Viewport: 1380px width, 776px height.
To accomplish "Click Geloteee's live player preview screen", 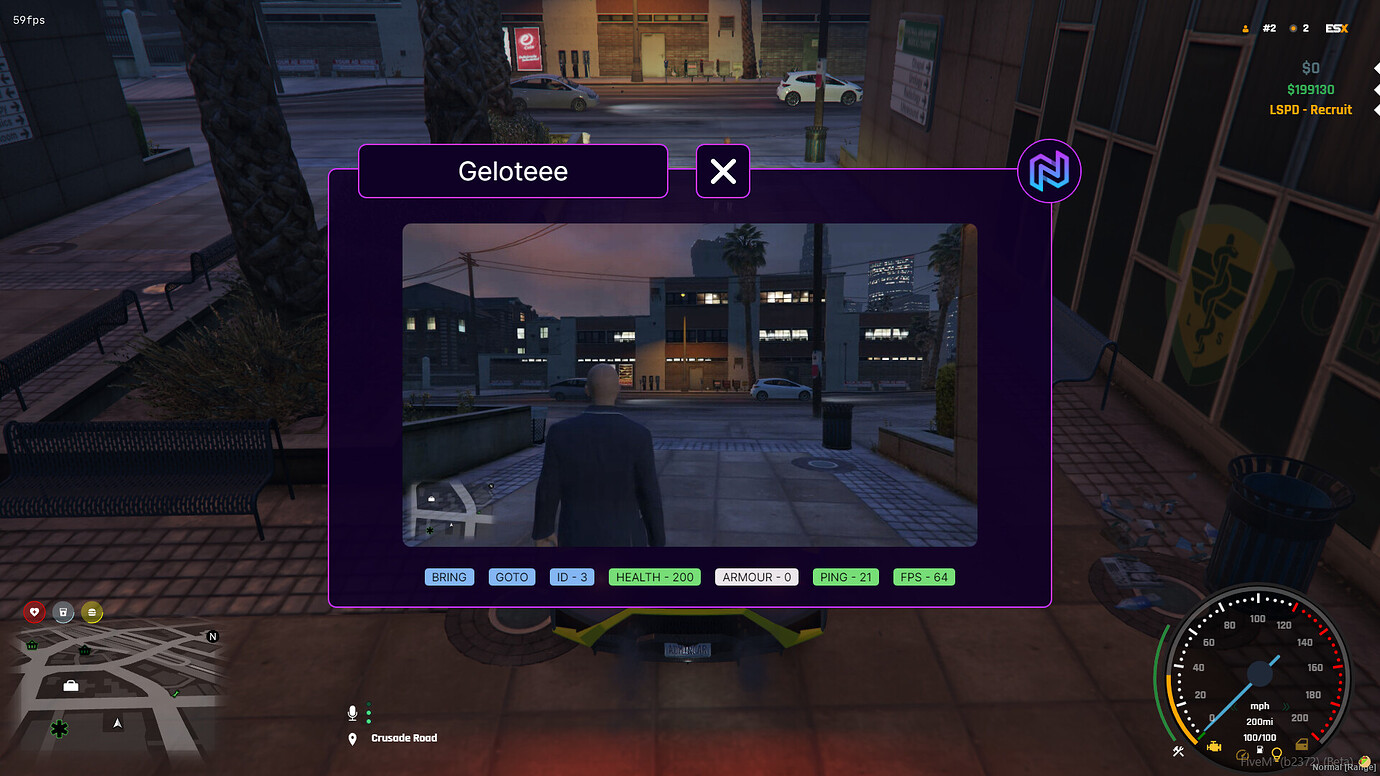I will click(x=690, y=384).
